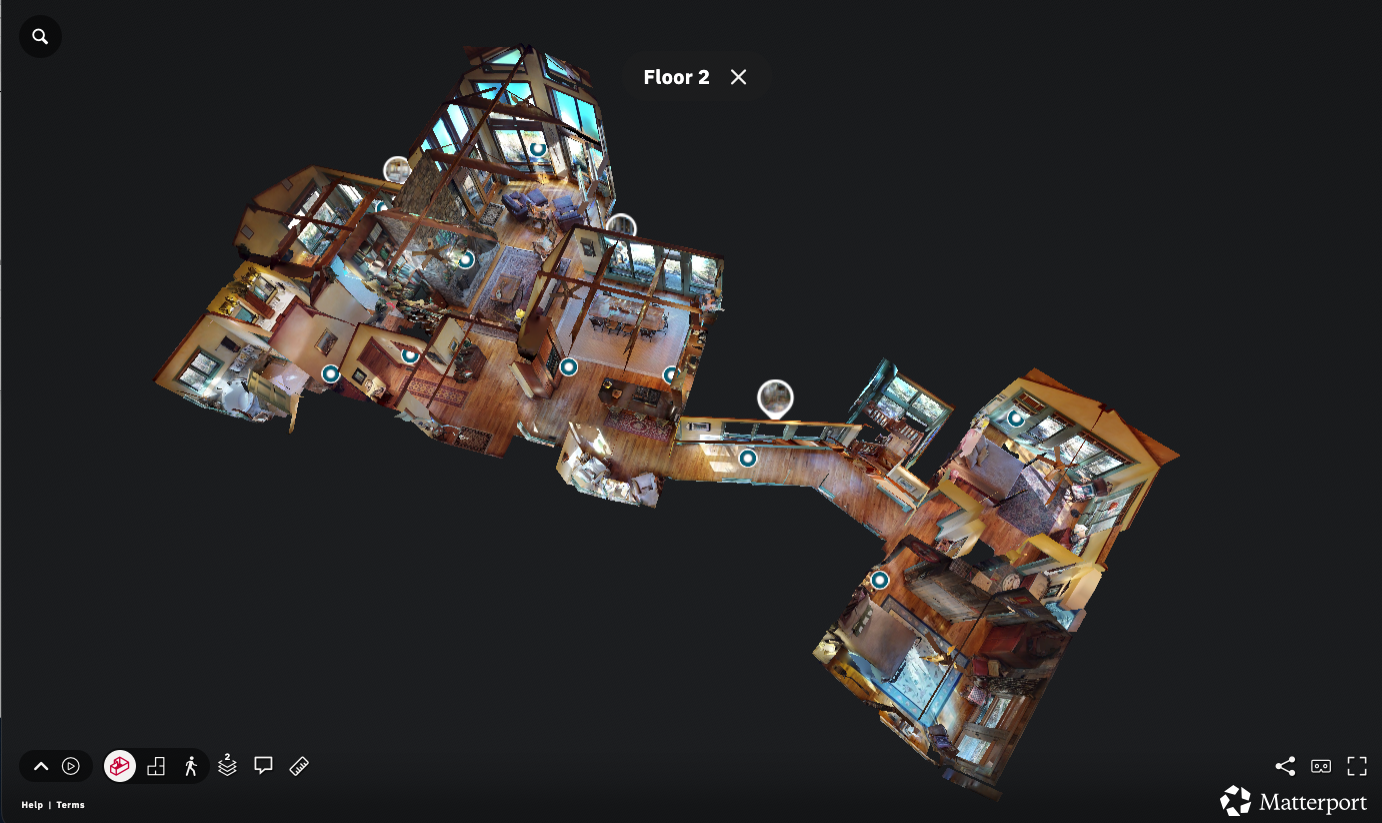Enter VR viewing mode

1321,766
